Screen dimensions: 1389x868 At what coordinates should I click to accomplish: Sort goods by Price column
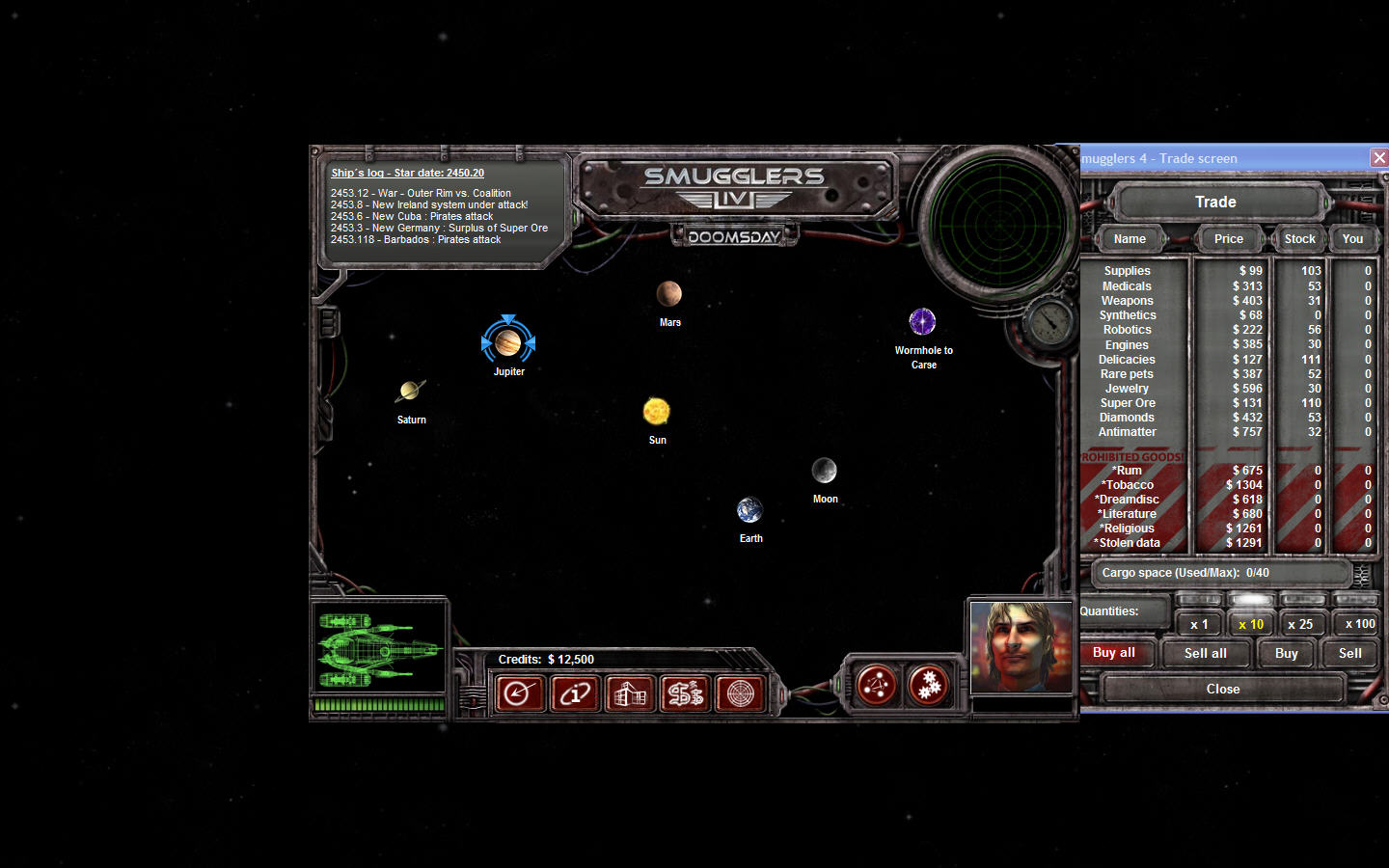[x=1228, y=238]
